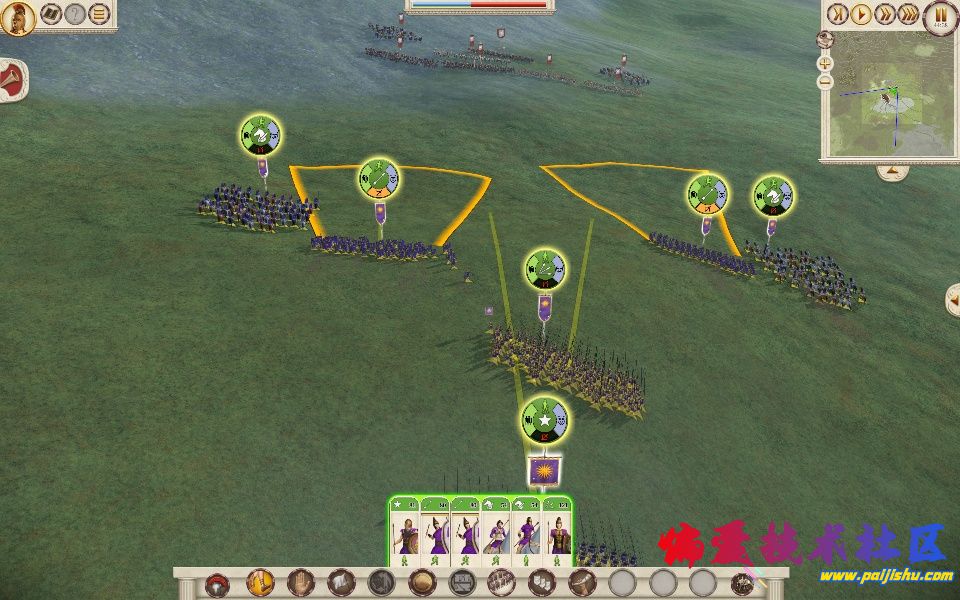Activate the slow-motion speed button
960x600 pixels.
pos(837,15)
